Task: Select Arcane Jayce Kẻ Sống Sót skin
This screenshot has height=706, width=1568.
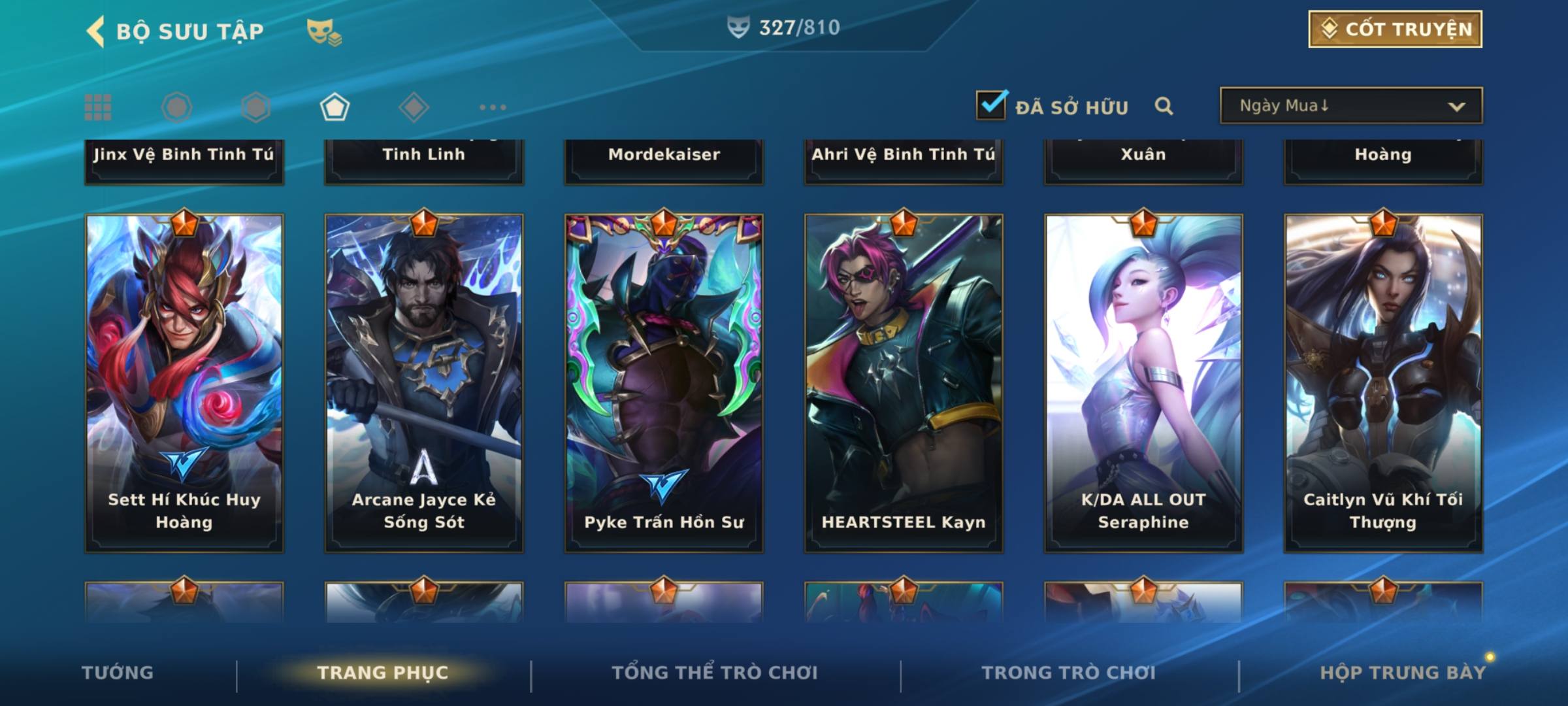Action: (424, 382)
